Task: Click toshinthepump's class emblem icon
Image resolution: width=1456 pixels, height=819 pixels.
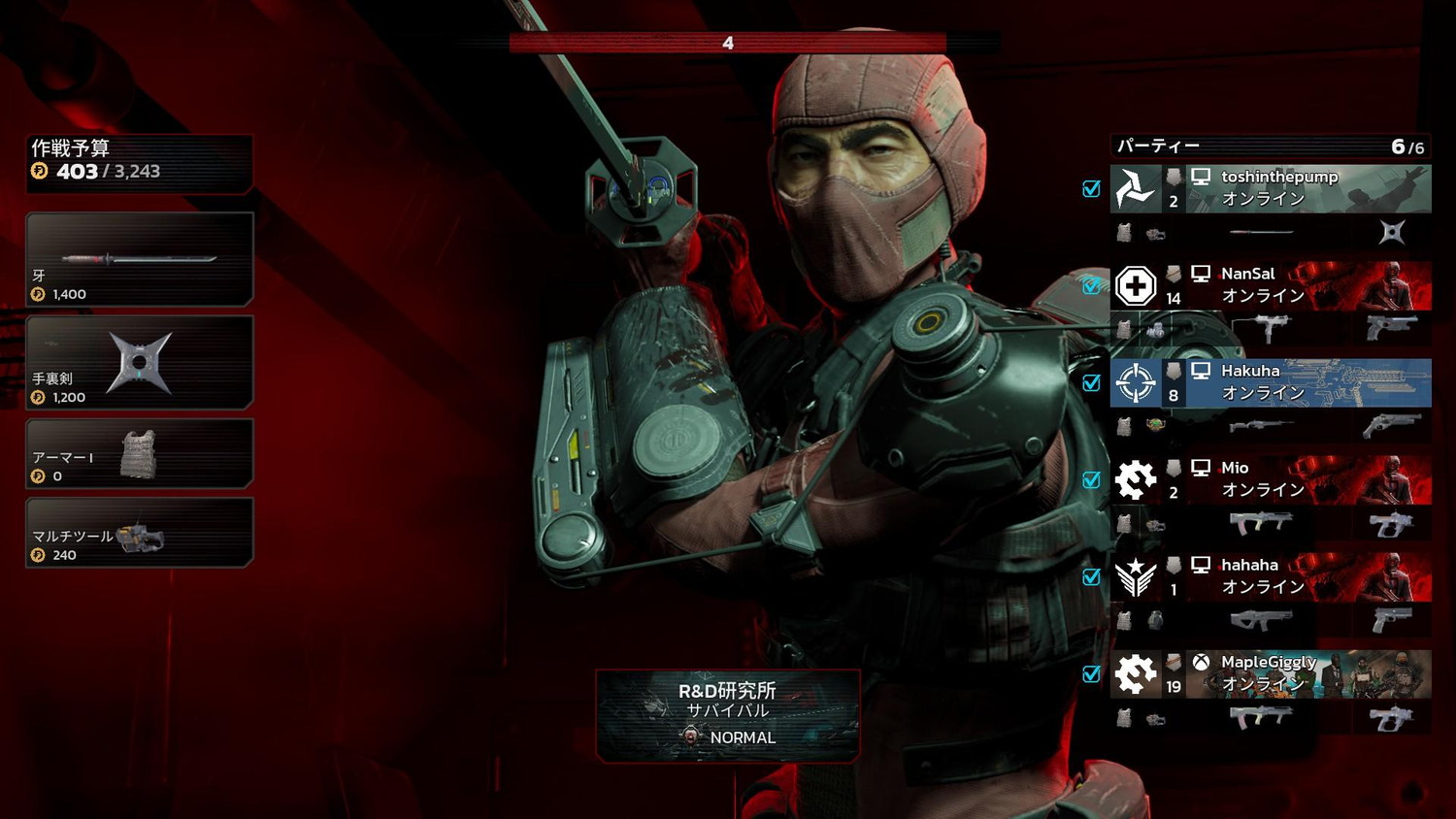Action: point(1136,189)
